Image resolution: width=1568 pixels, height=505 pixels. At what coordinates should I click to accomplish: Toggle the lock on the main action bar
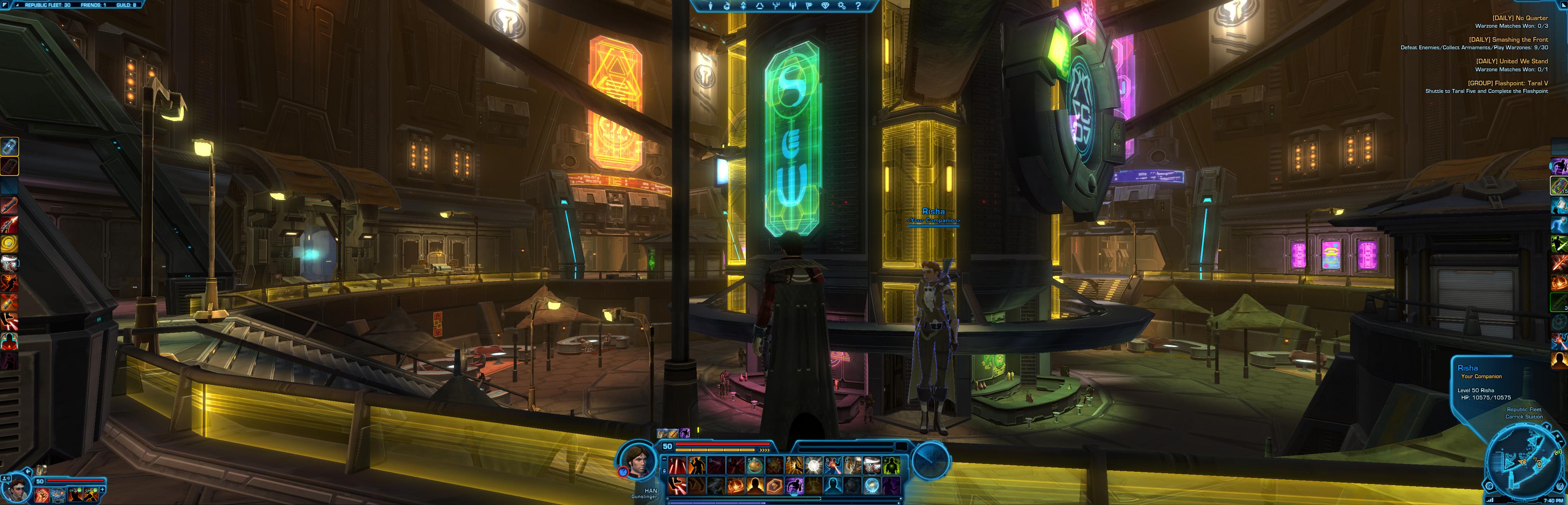click(664, 472)
